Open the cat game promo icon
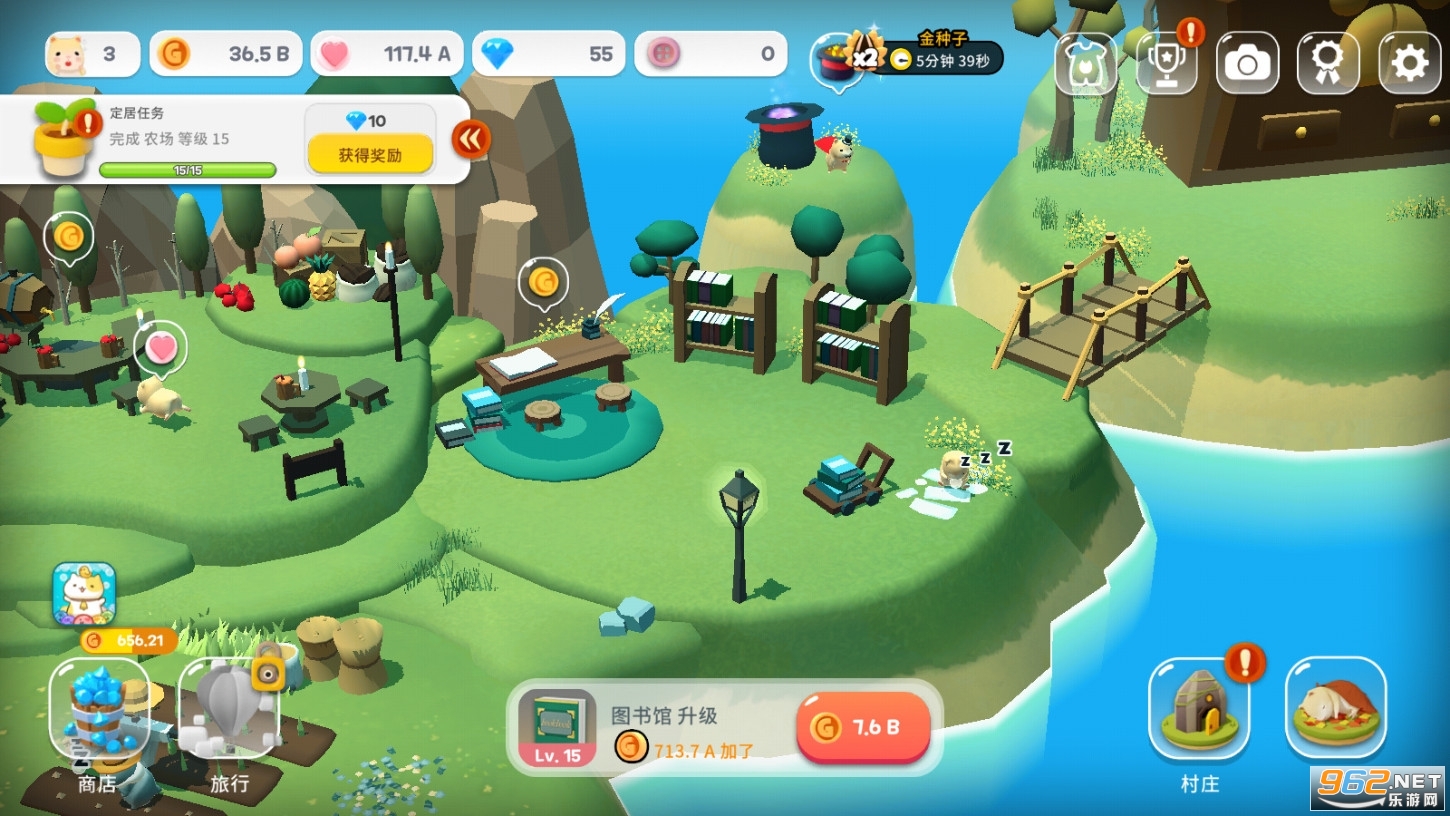This screenshot has height=816, width=1450. pos(84,593)
